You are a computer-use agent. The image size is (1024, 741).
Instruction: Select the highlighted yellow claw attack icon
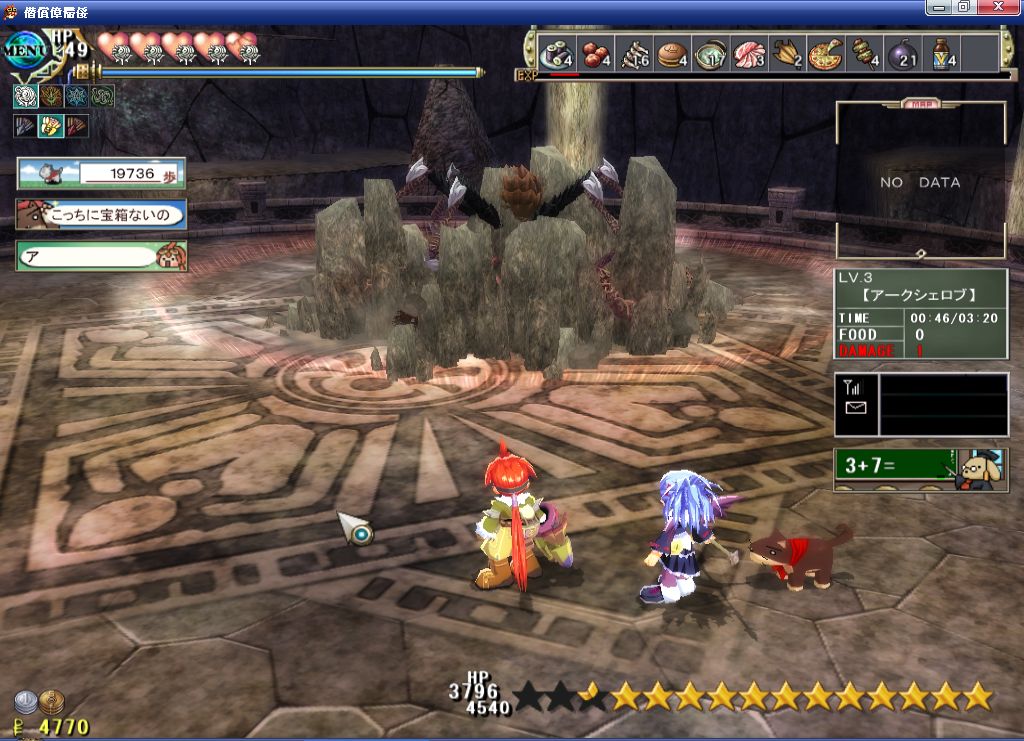coord(51,126)
